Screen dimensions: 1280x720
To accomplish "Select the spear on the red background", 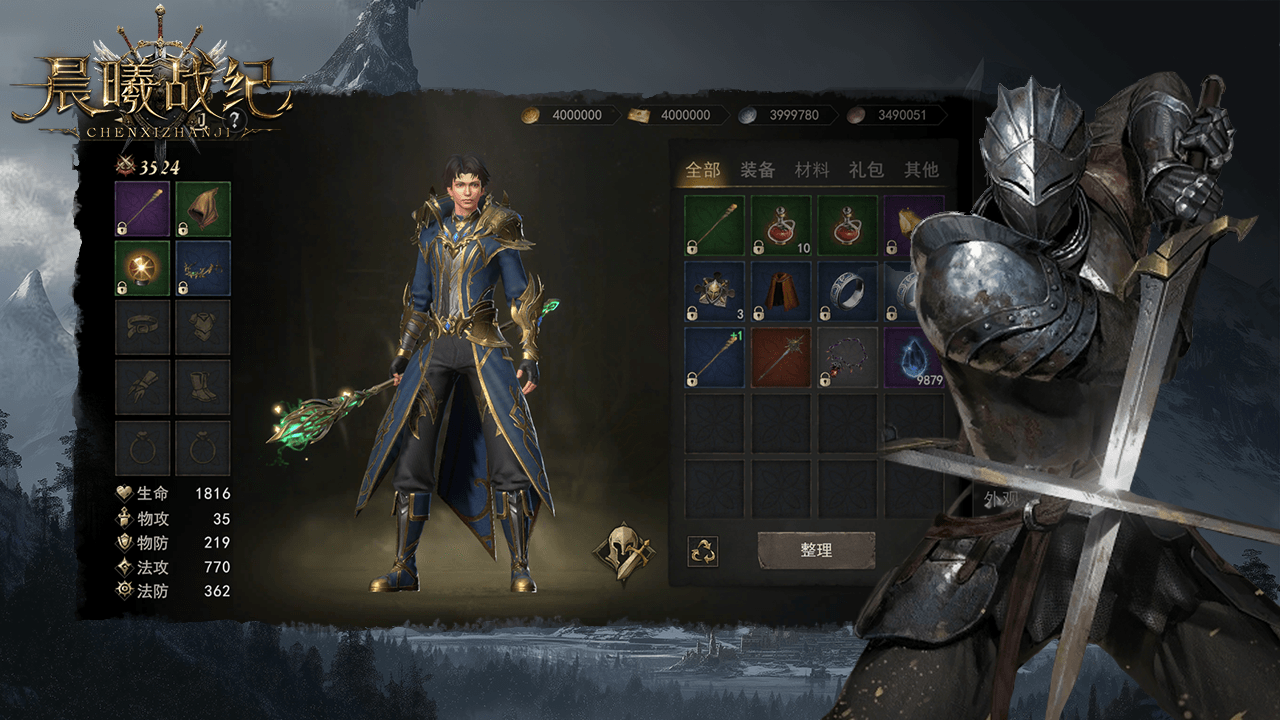I will [781, 357].
